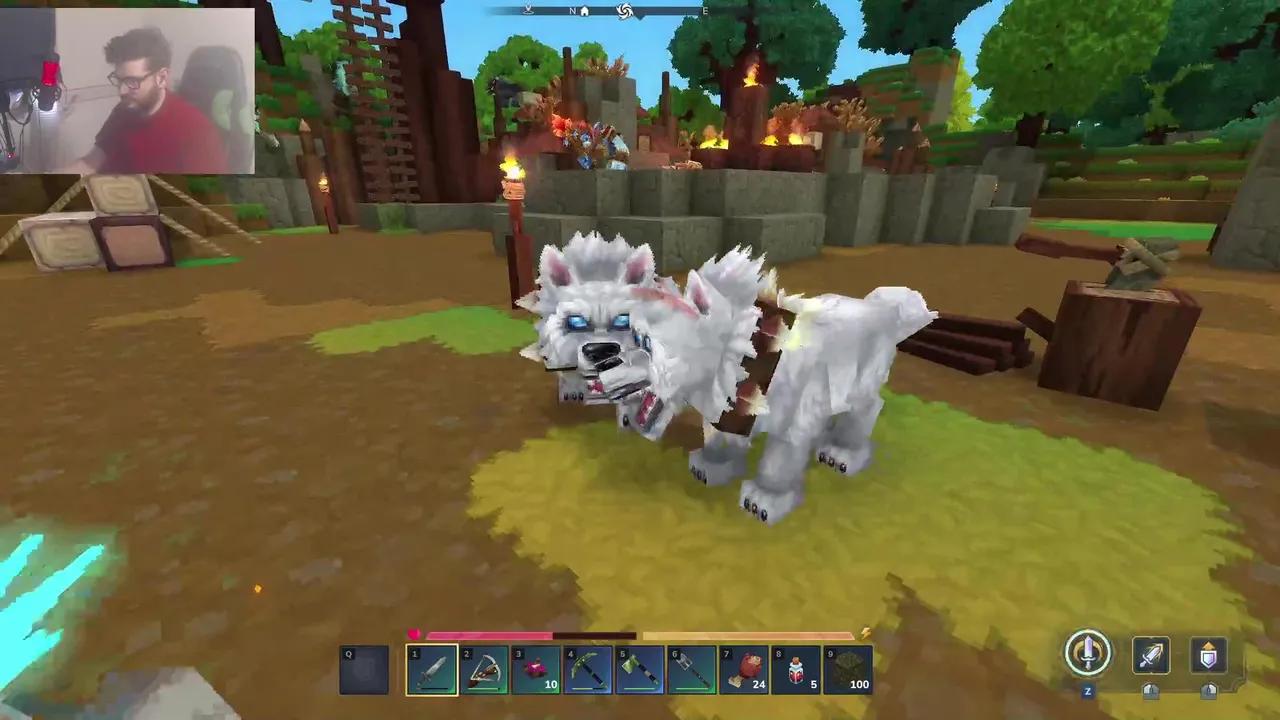Image resolution: width=1280 pixels, height=720 pixels.
Task: Click the streamer webcam overlay
Action: [x=128, y=88]
